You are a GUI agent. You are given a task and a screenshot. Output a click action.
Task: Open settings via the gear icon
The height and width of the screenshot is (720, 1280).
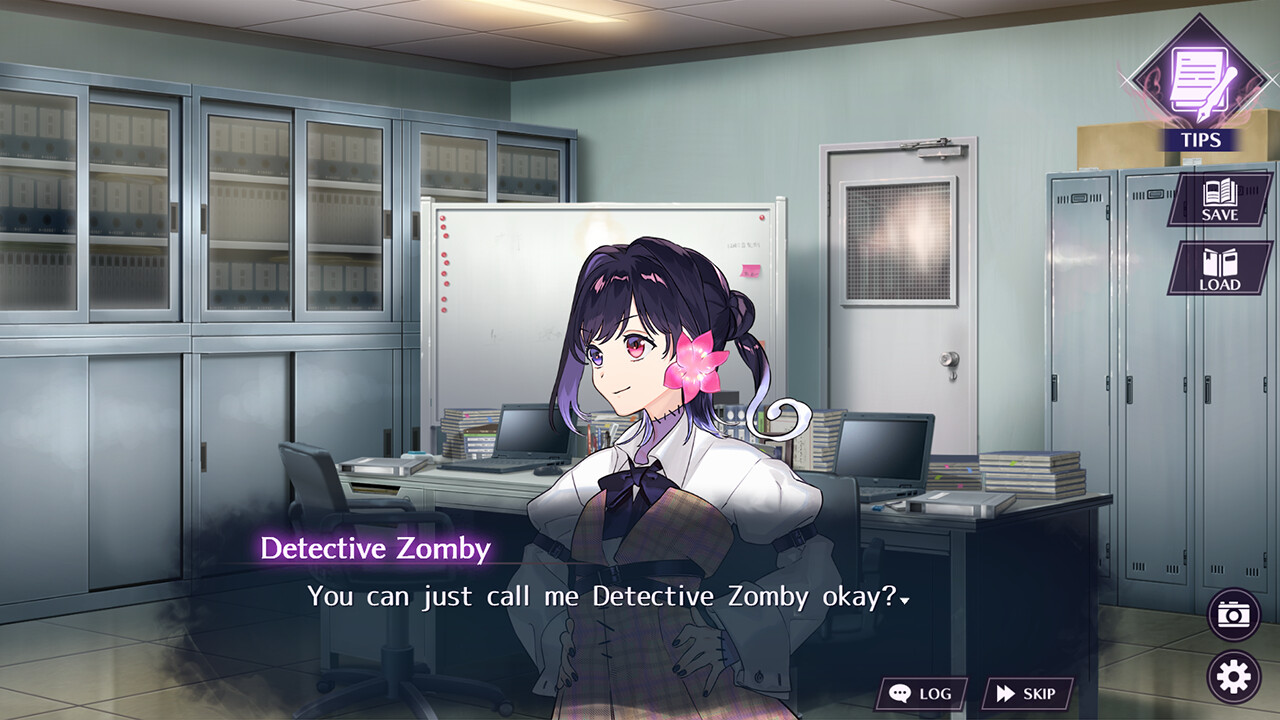click(x=1232, y=676)
